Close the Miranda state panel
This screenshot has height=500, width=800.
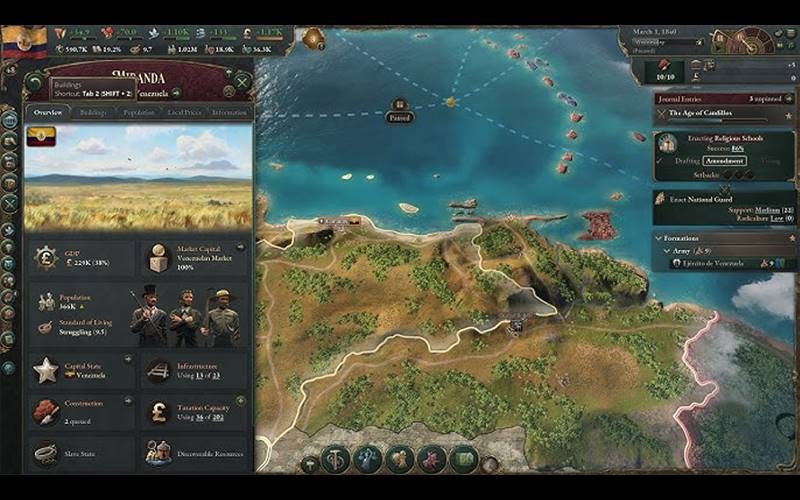(x=241, y=81)
